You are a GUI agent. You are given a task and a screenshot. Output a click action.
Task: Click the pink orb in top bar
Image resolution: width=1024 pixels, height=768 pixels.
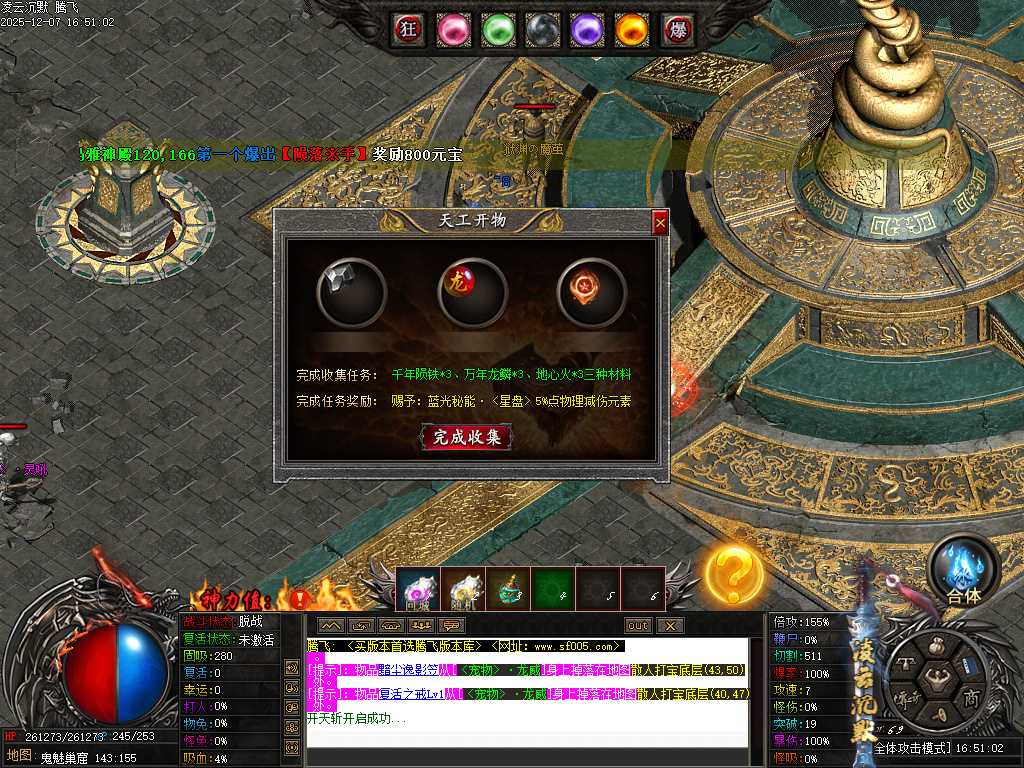454,29
